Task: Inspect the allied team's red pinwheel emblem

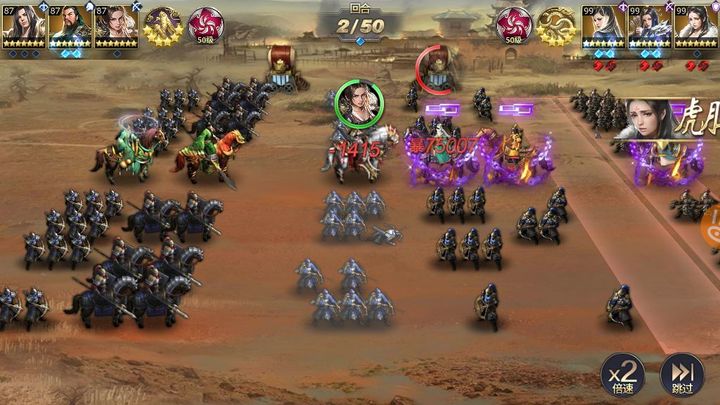Action: pyautogui.click(x=207, y=26)
